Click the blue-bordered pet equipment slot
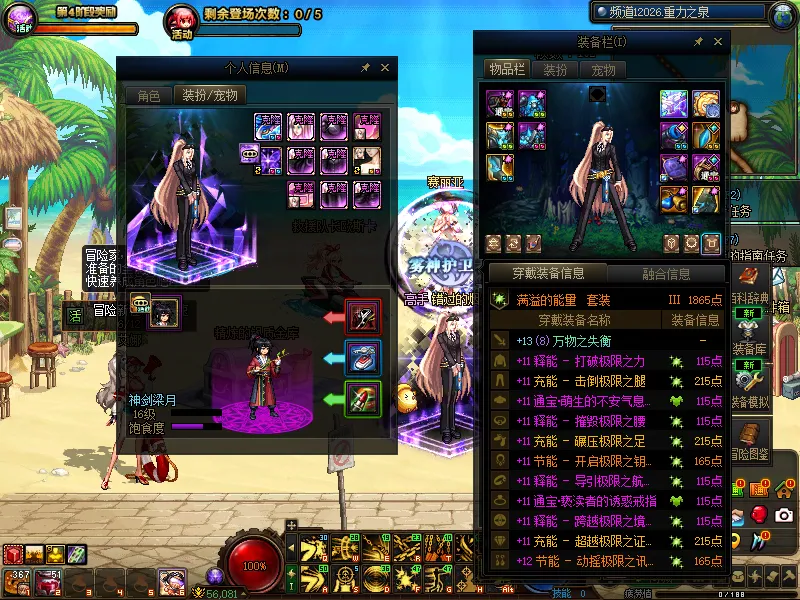Image resolution: width=800 pixels, height=600 pixels. 363,358
